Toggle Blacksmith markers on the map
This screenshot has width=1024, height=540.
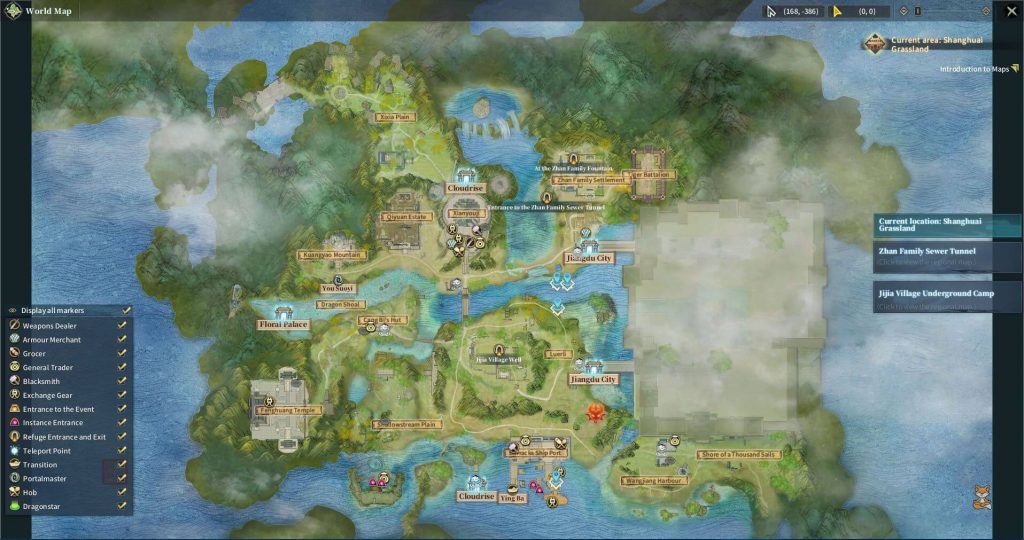(x=121, y=381)
